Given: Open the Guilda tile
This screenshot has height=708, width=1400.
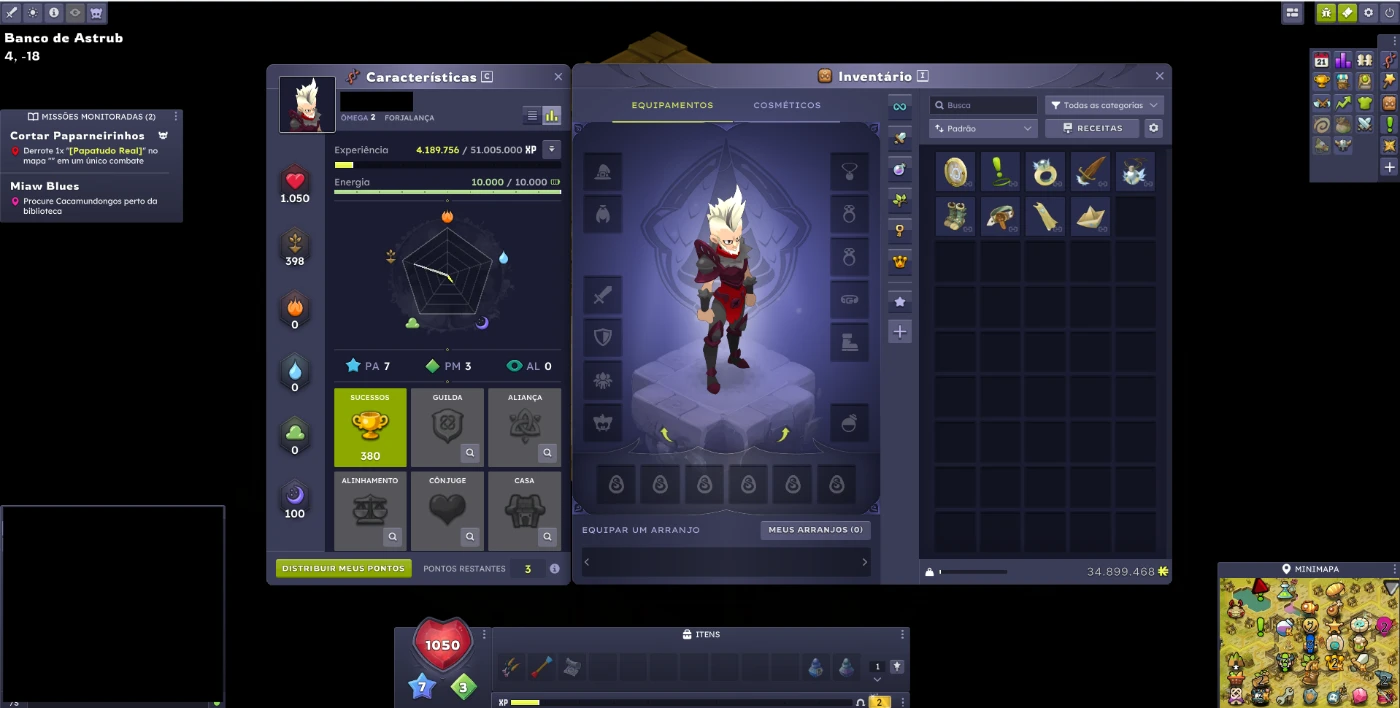Looking at the screenshot, I should tap(447, 427).
